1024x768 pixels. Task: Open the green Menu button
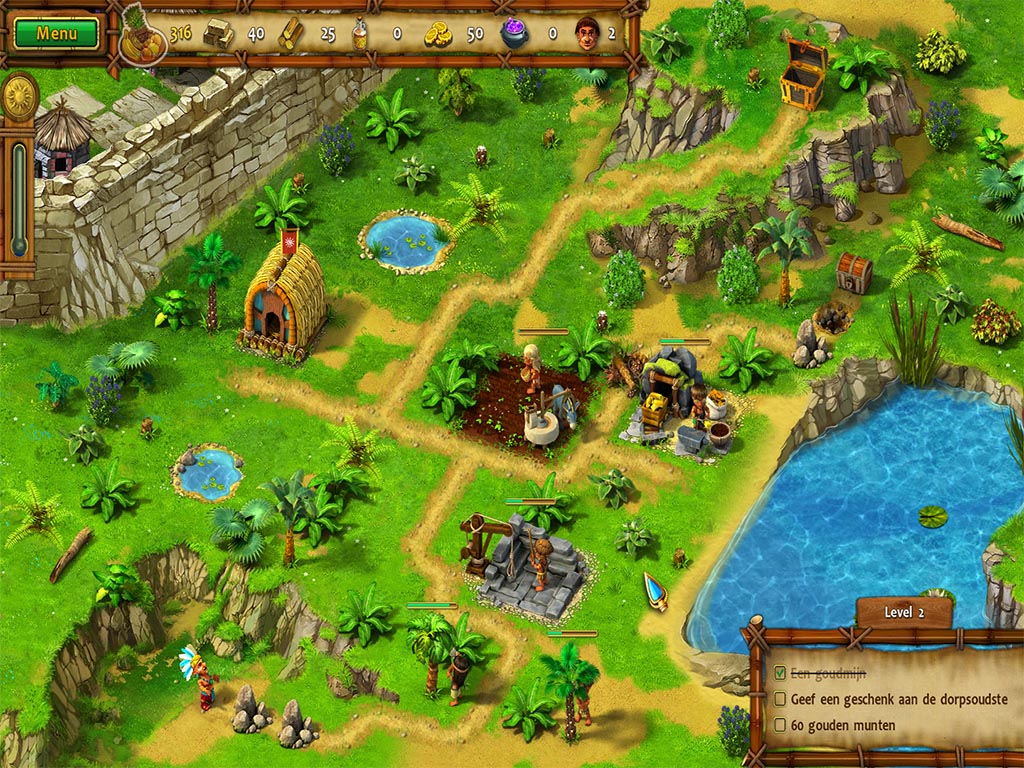[x=57, y=33]
